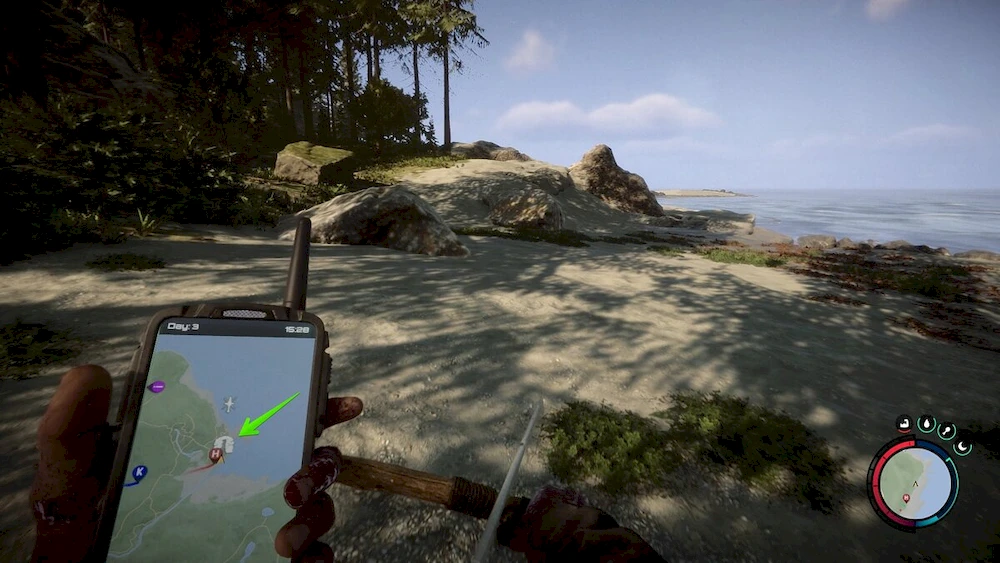Viewport: 1000px width, 563px height.
Task: Choose the purple marker on the GPS map
Action: pos(157,386)
